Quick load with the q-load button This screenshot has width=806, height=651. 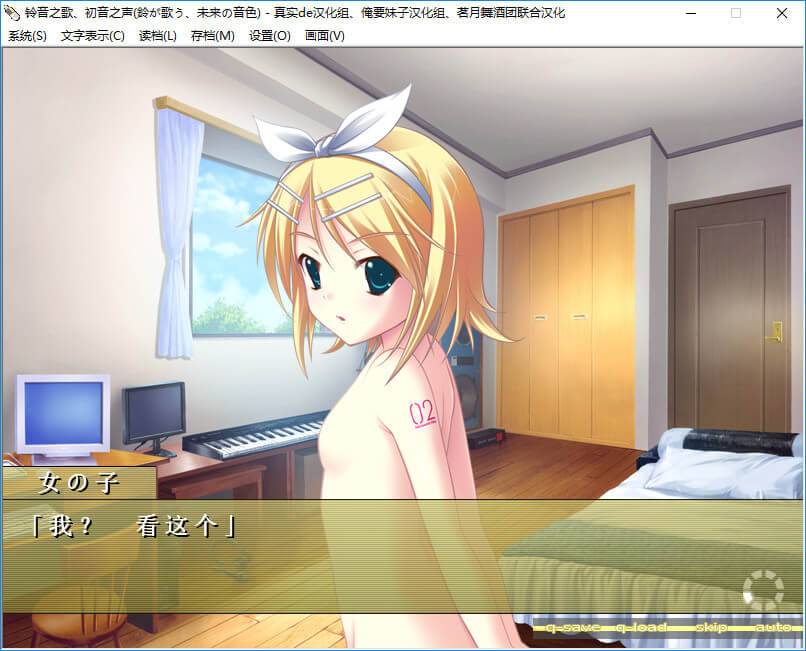tap(643, 627)
